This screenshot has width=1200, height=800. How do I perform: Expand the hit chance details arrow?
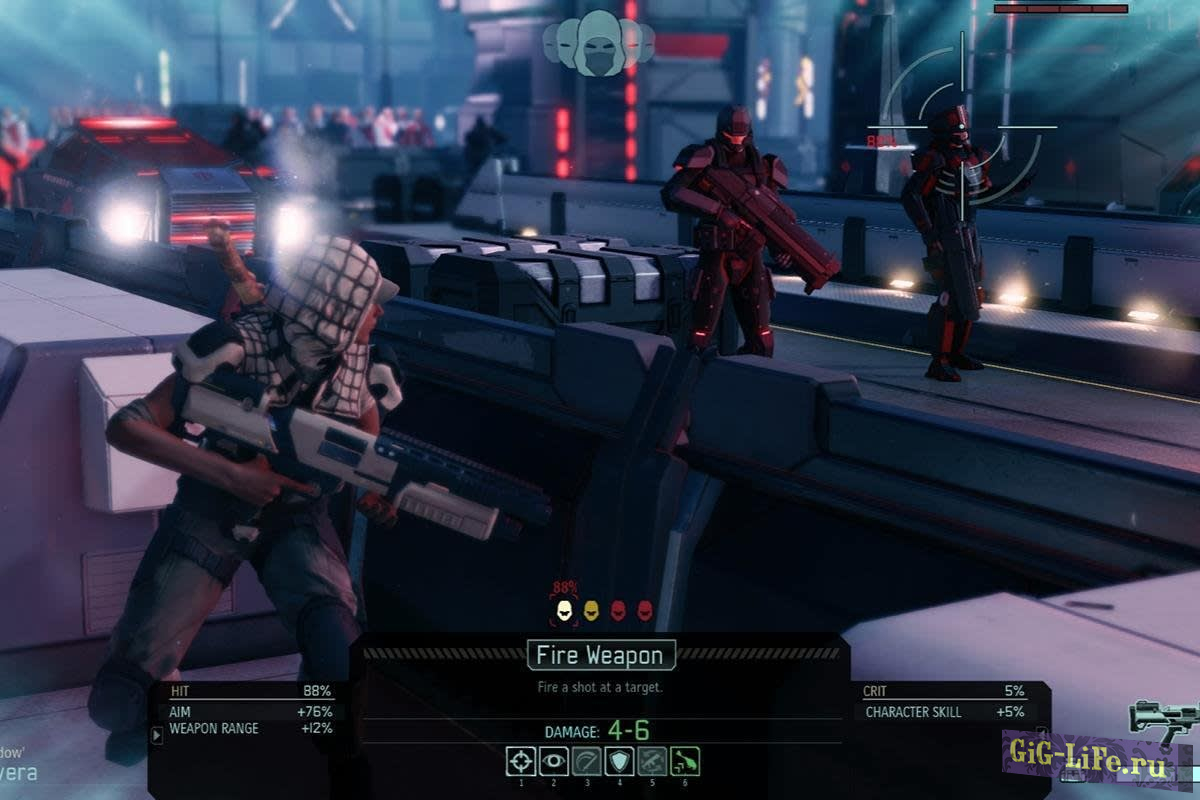point(156,735)
